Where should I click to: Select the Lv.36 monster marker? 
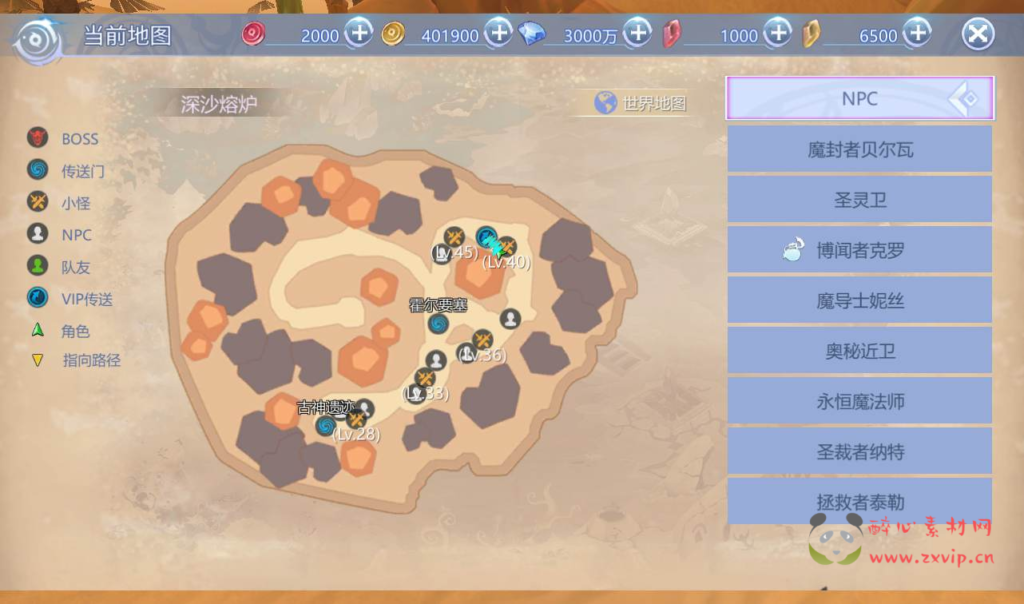[482, 340]
